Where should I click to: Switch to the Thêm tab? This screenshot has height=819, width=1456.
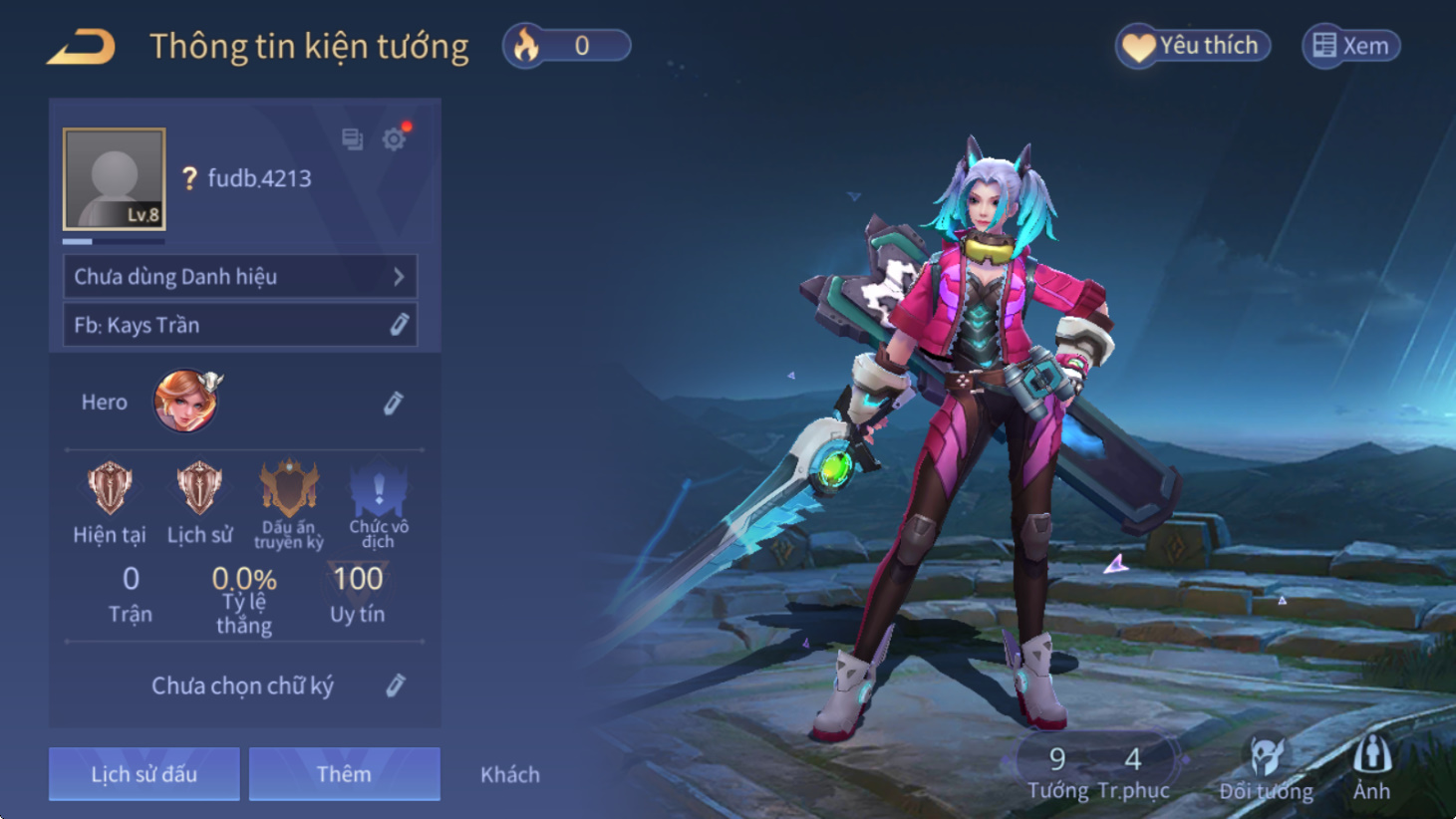[344, 774]
